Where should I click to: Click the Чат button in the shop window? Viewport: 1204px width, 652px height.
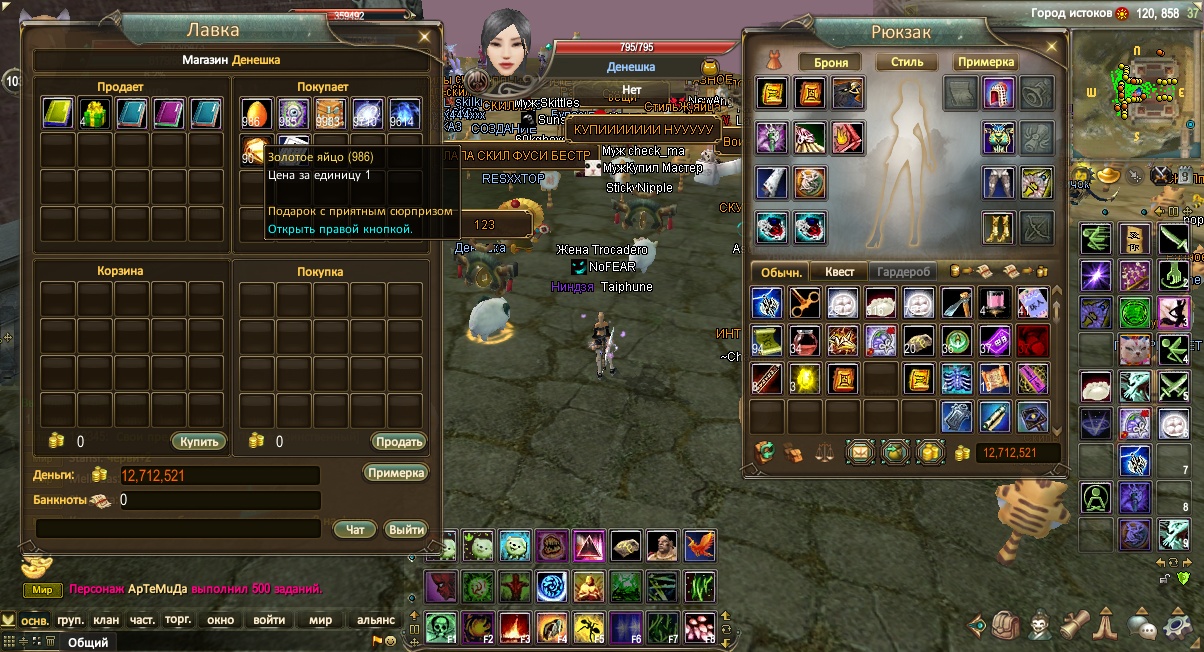(x=354, y=529)
